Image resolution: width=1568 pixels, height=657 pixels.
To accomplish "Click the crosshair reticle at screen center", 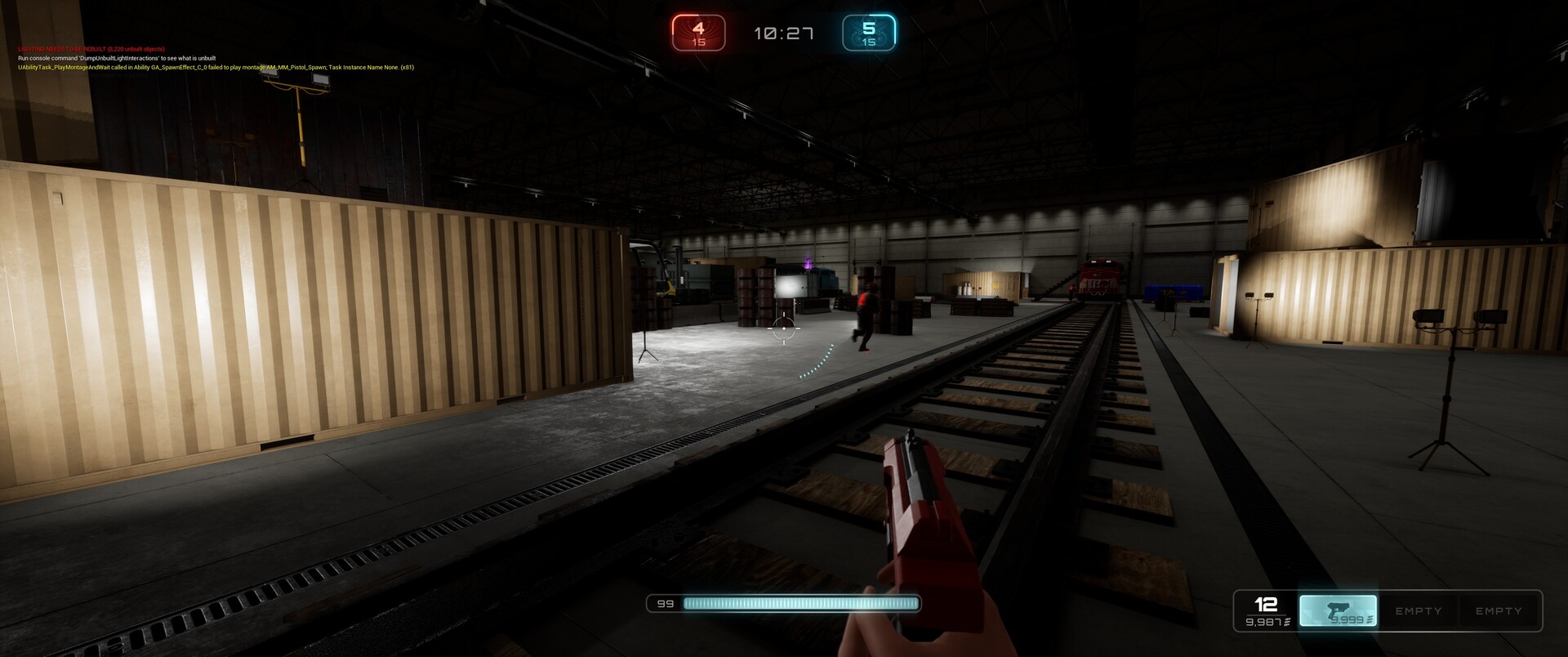I will [x=786, y=327].
